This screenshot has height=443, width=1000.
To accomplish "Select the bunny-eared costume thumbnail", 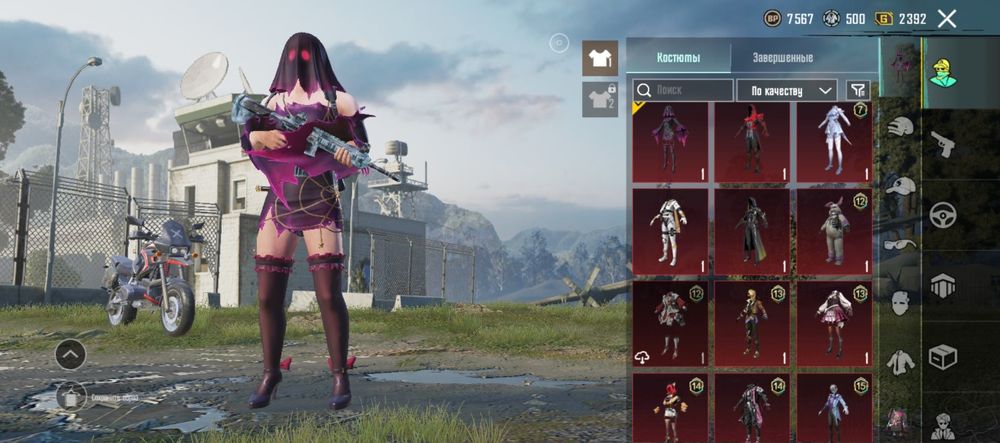I will click(834, 228).
